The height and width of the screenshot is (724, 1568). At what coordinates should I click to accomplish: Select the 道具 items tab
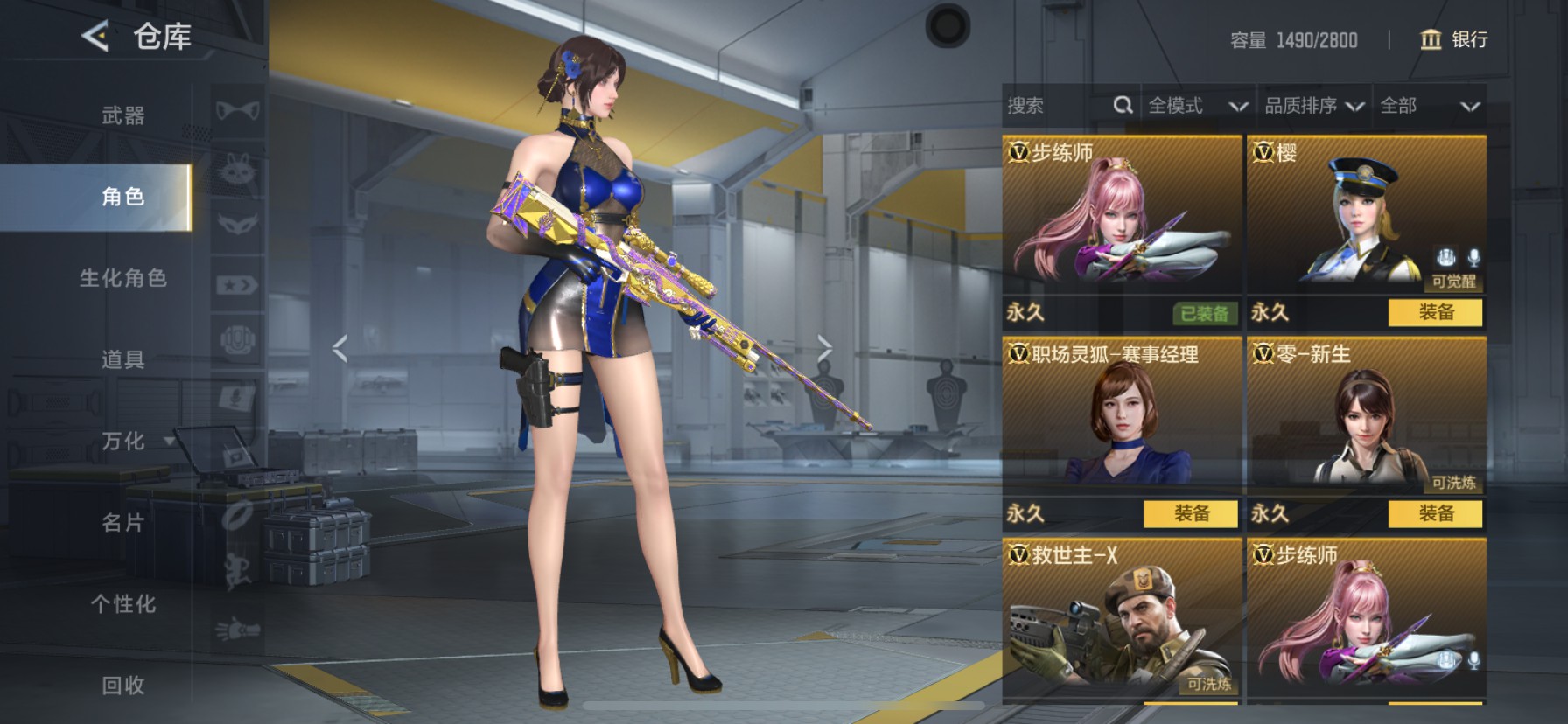pos(122,359)
